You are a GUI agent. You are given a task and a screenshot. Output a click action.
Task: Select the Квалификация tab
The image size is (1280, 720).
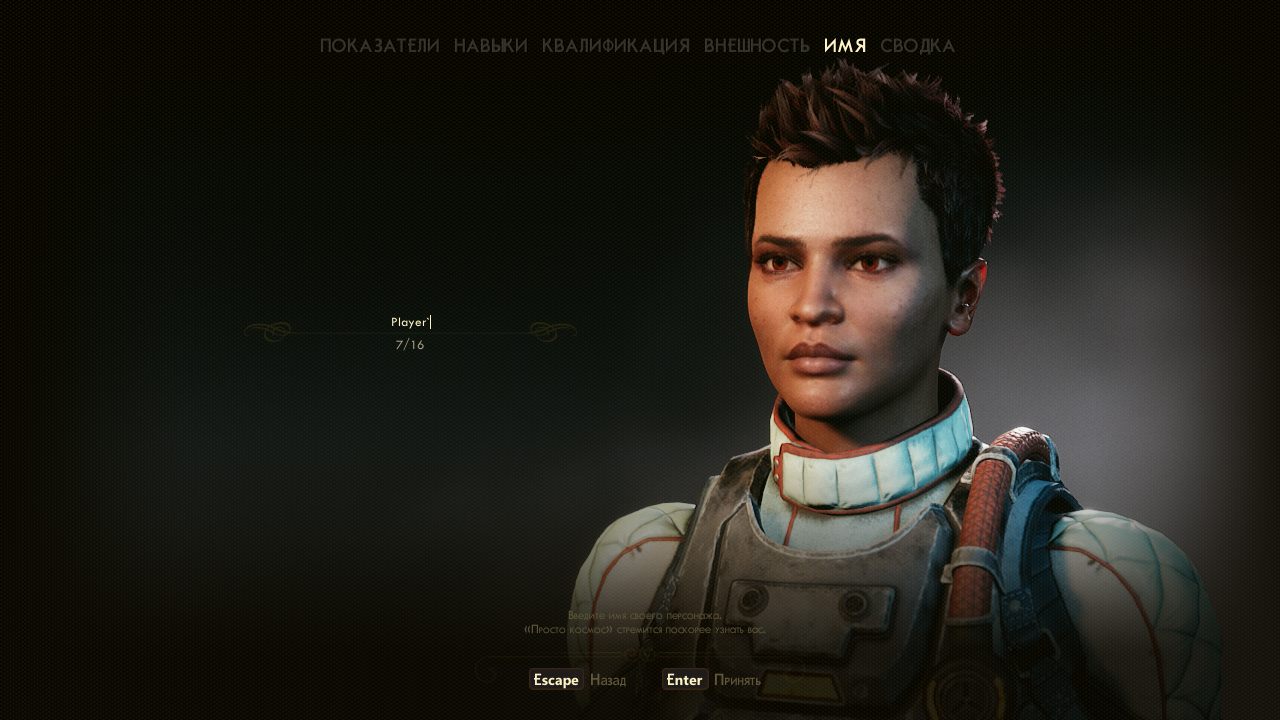coord(615,46)
